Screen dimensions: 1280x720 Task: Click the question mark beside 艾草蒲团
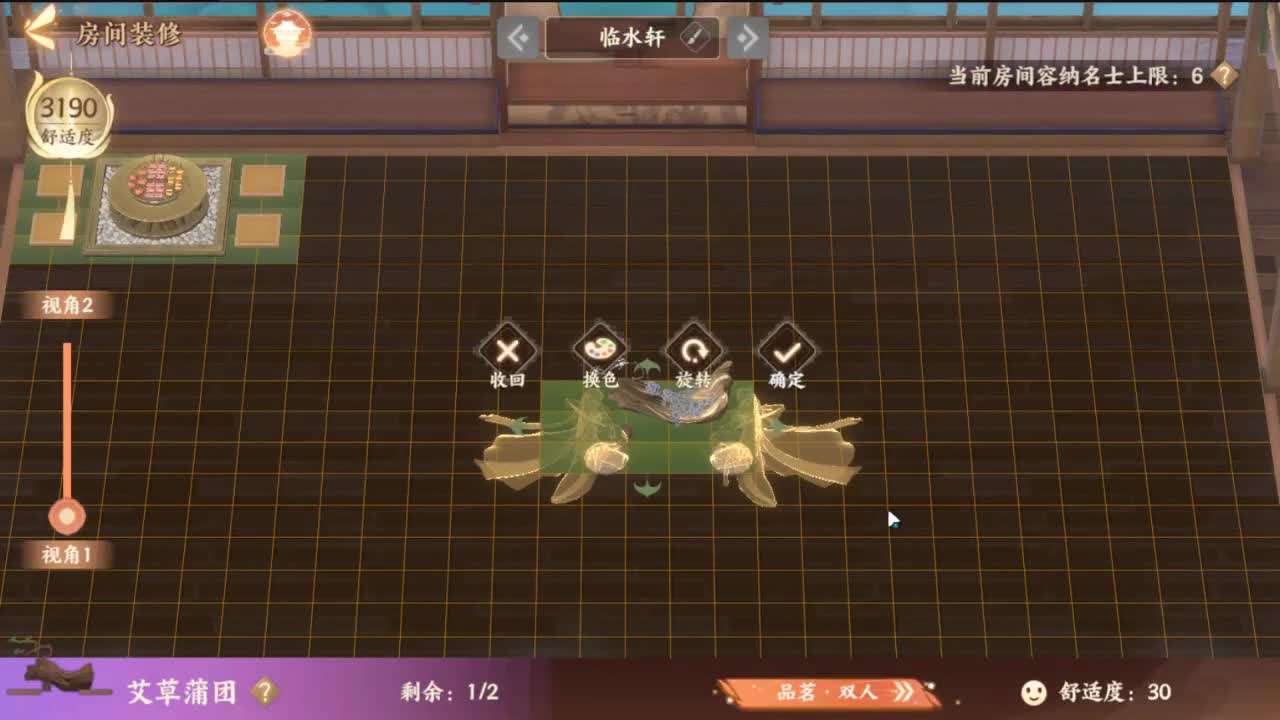click(x=262, y=693)
